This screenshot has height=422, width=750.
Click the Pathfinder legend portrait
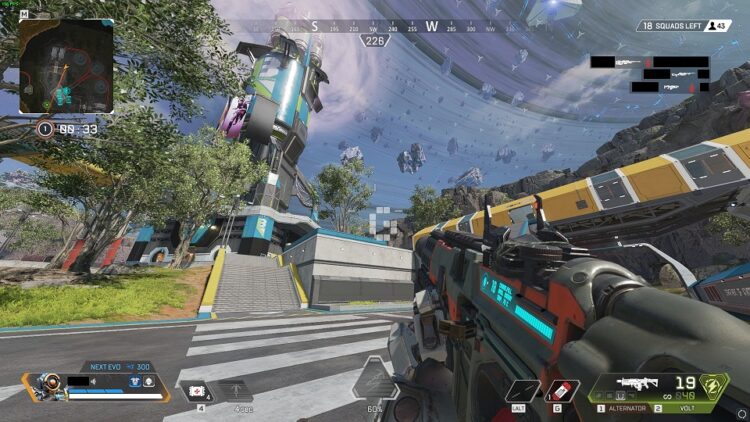click(46, 385)
